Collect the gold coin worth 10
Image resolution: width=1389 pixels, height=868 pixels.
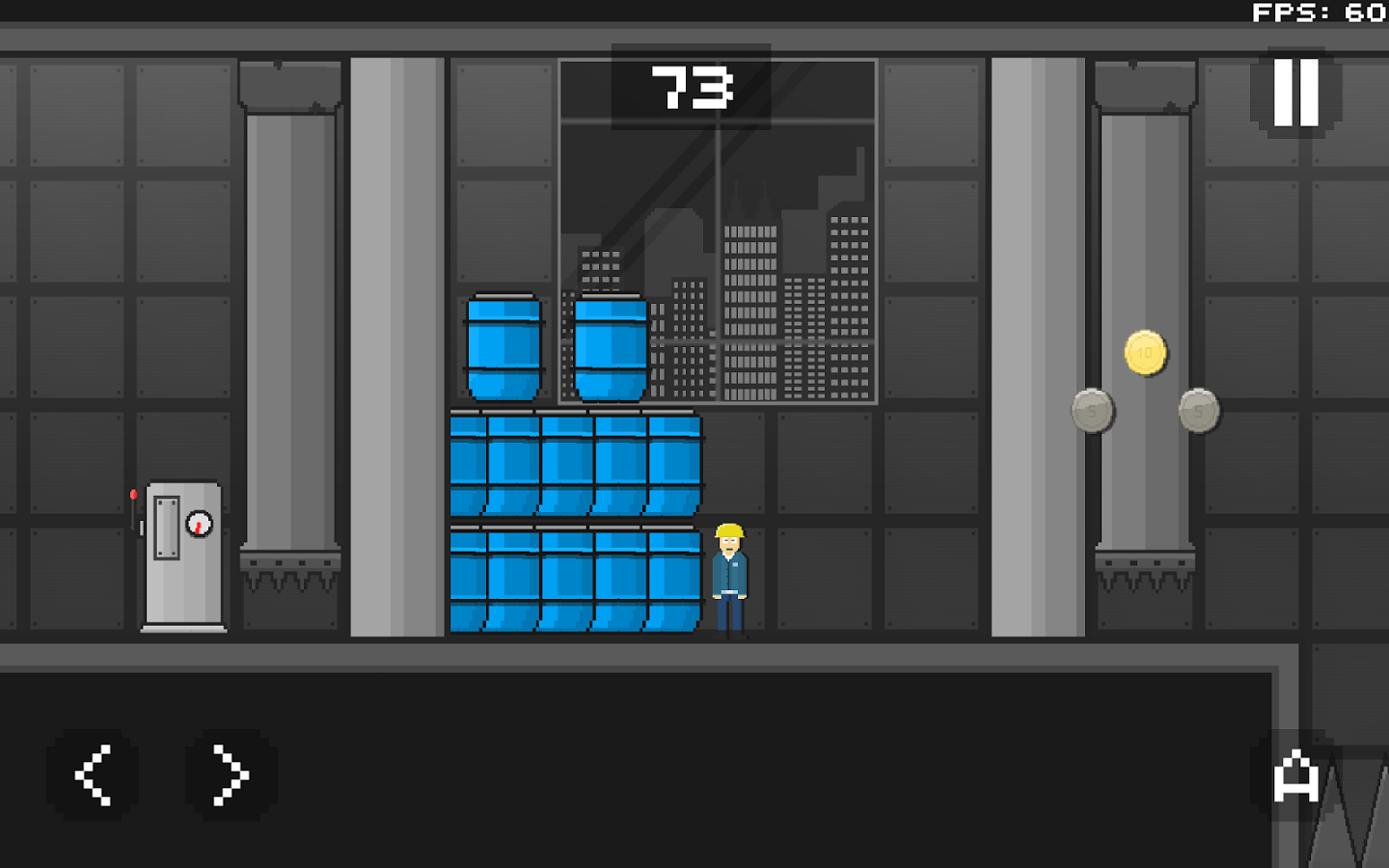click(x=1145, y=353)
